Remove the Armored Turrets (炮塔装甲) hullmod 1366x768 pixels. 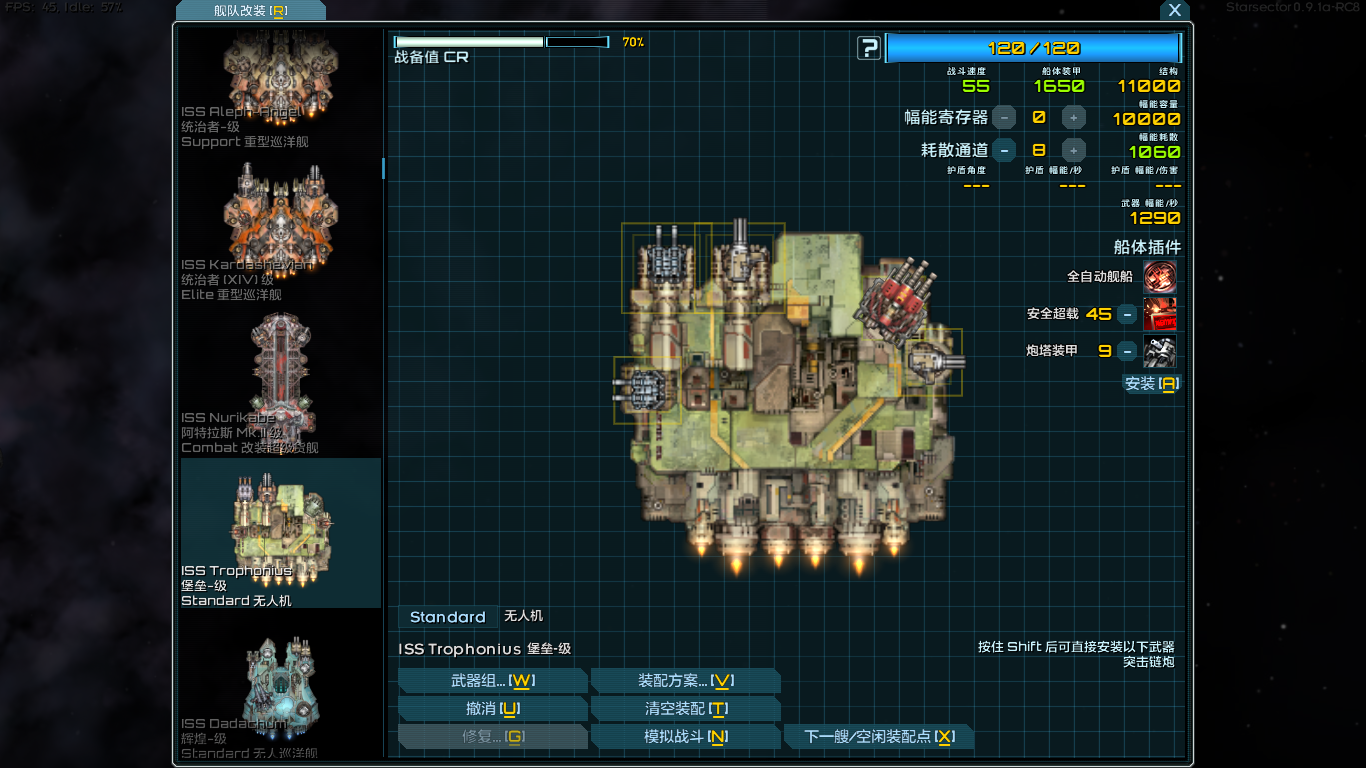pos(1127,351)
